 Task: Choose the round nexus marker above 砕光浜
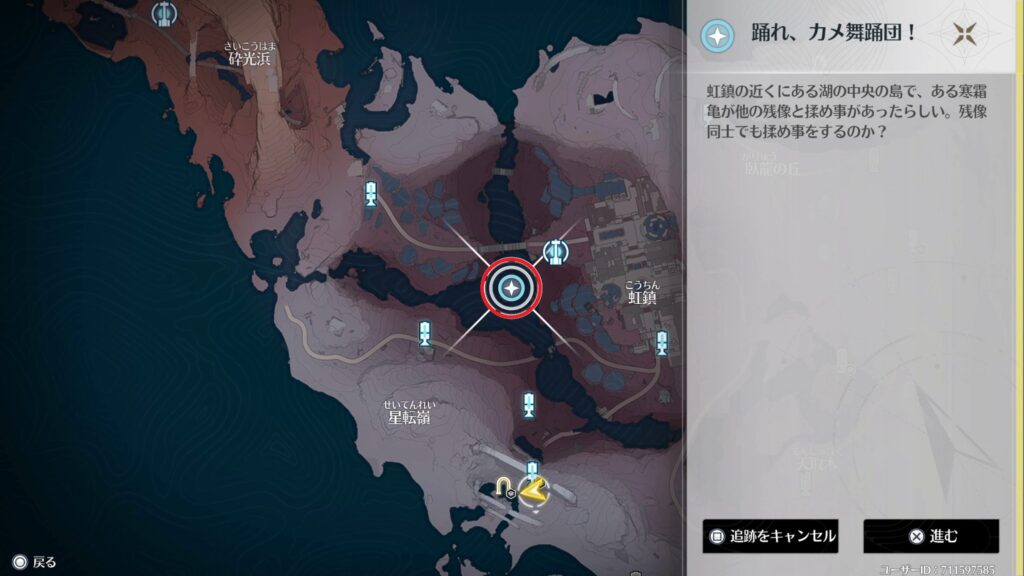[x=164, y=14]
